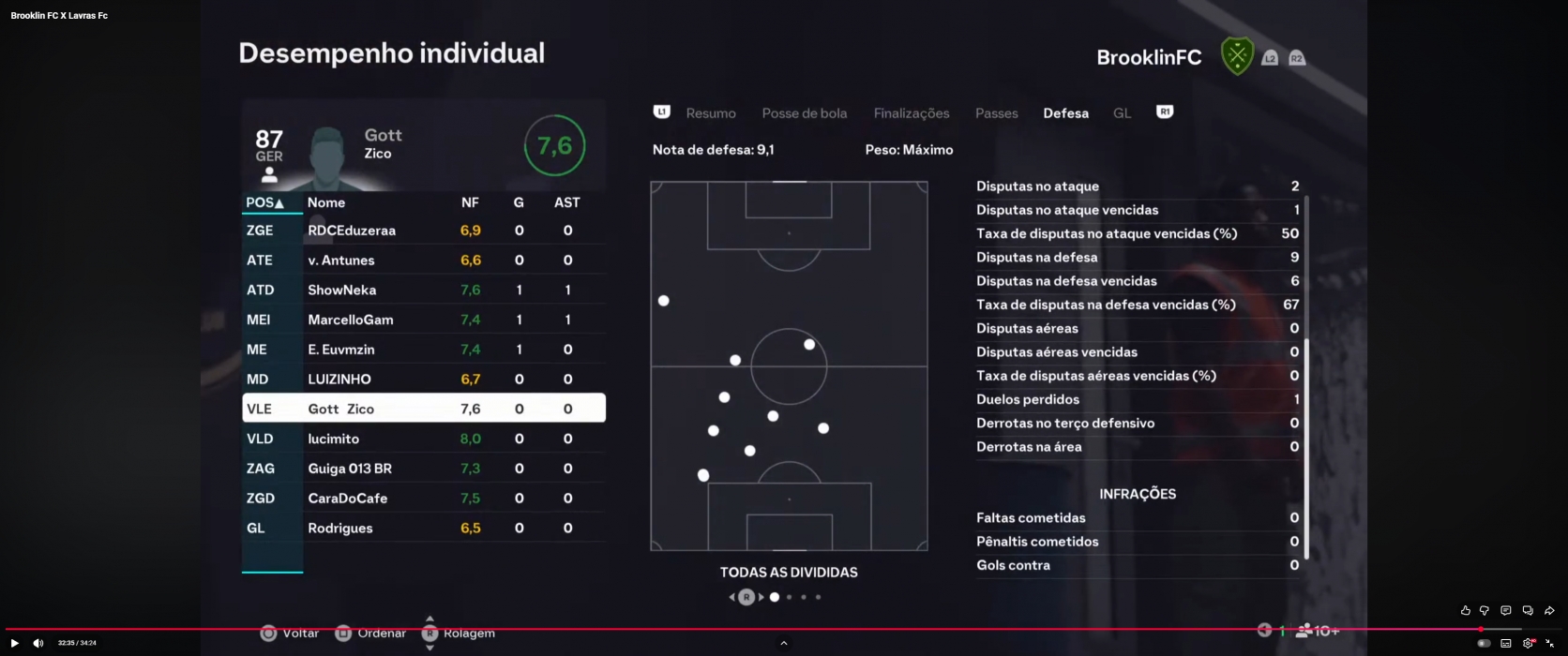The width and height of the screenshot is (1568, 656).
Task: Play the video
Action: pos(14,643)
